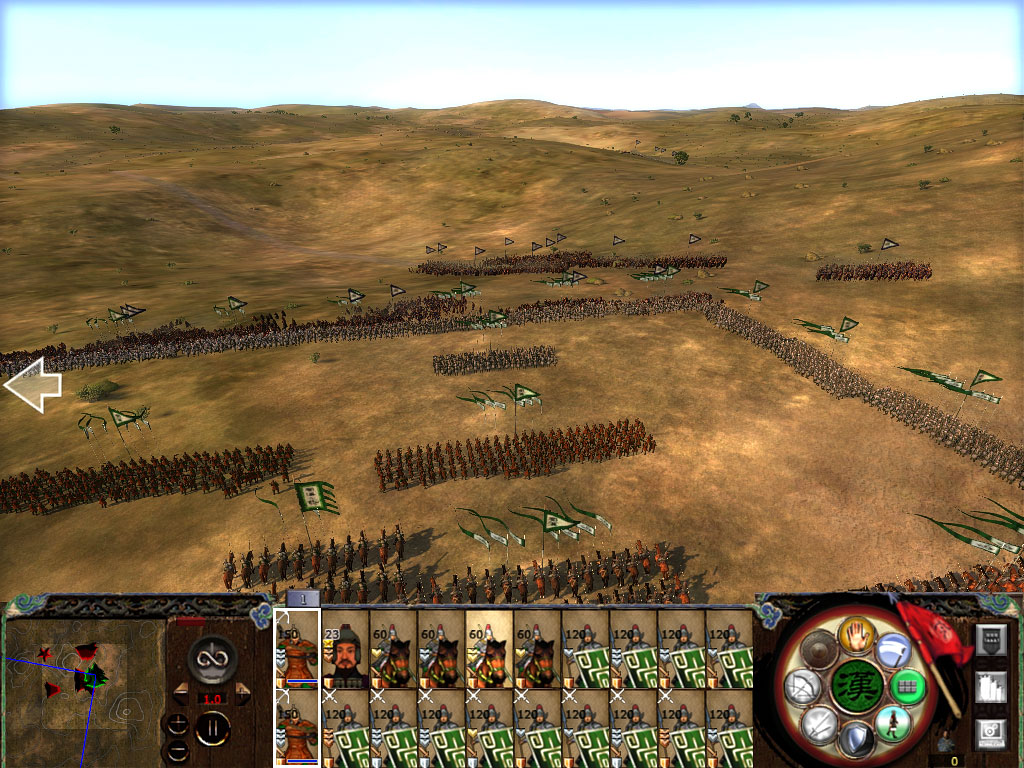The width and height of the screenshot is (1024, 768).
Task: Open group formations with the green grid button
Action: [x=907, y=687]
